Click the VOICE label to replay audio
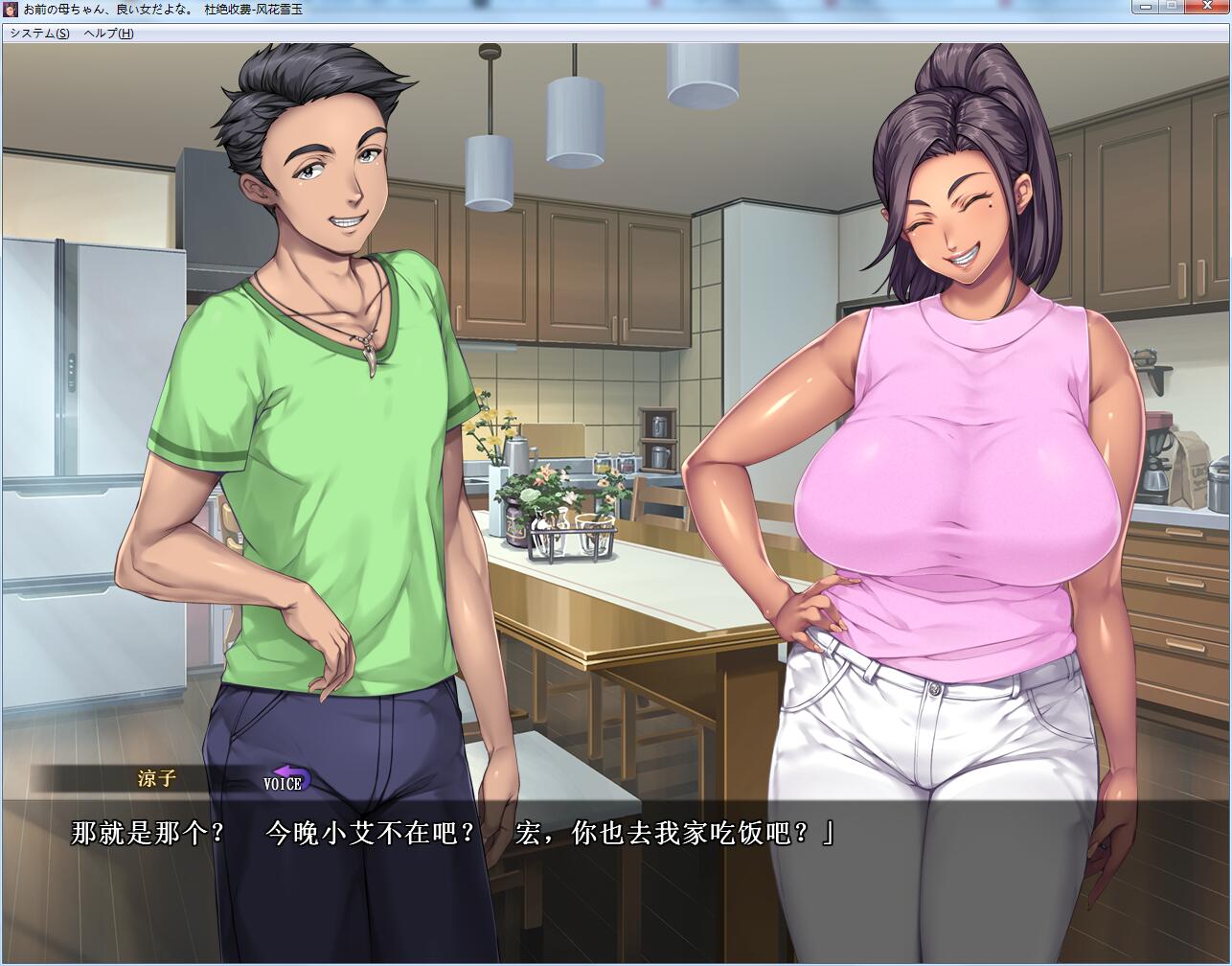This screenshot has width=1232, height=966. tap(283, 784)
